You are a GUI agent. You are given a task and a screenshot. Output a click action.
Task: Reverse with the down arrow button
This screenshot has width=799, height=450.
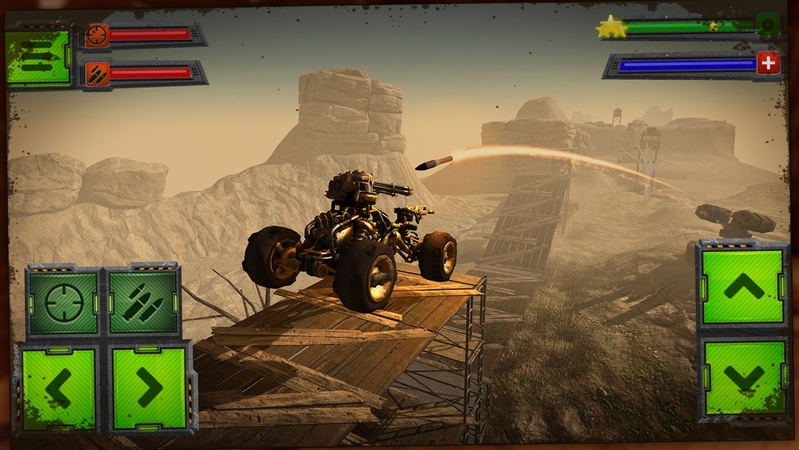[x=743, y=376]
